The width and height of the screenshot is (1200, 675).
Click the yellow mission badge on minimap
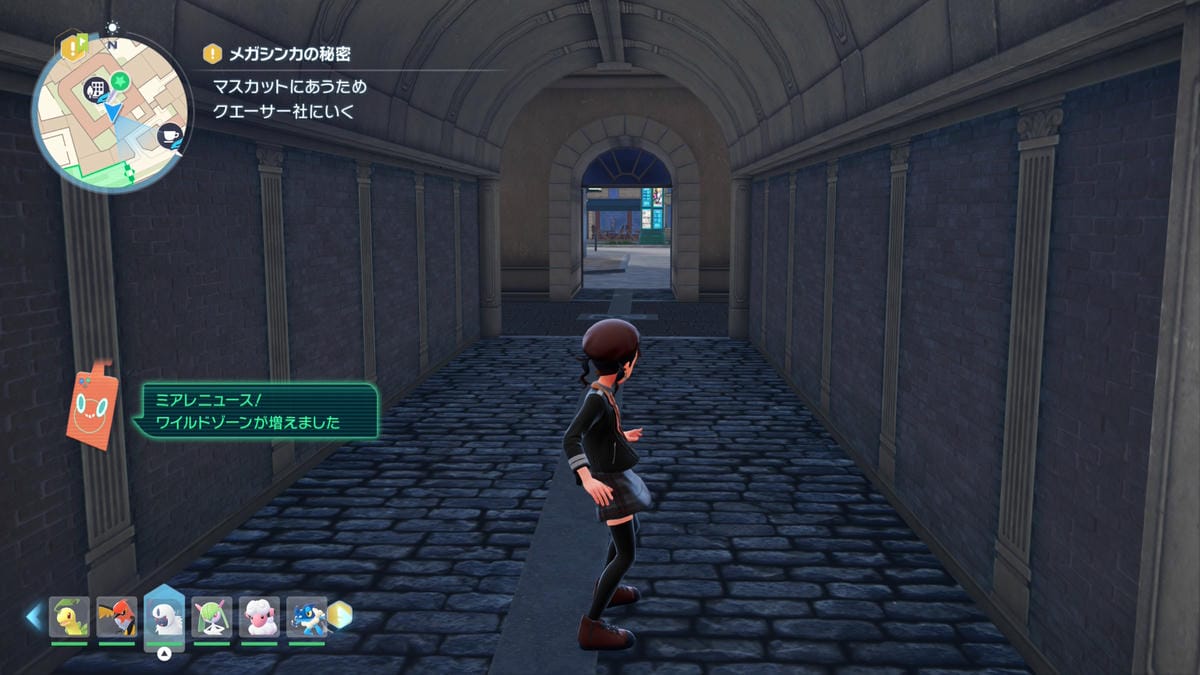pyautogui.click(x=73, y=46)
